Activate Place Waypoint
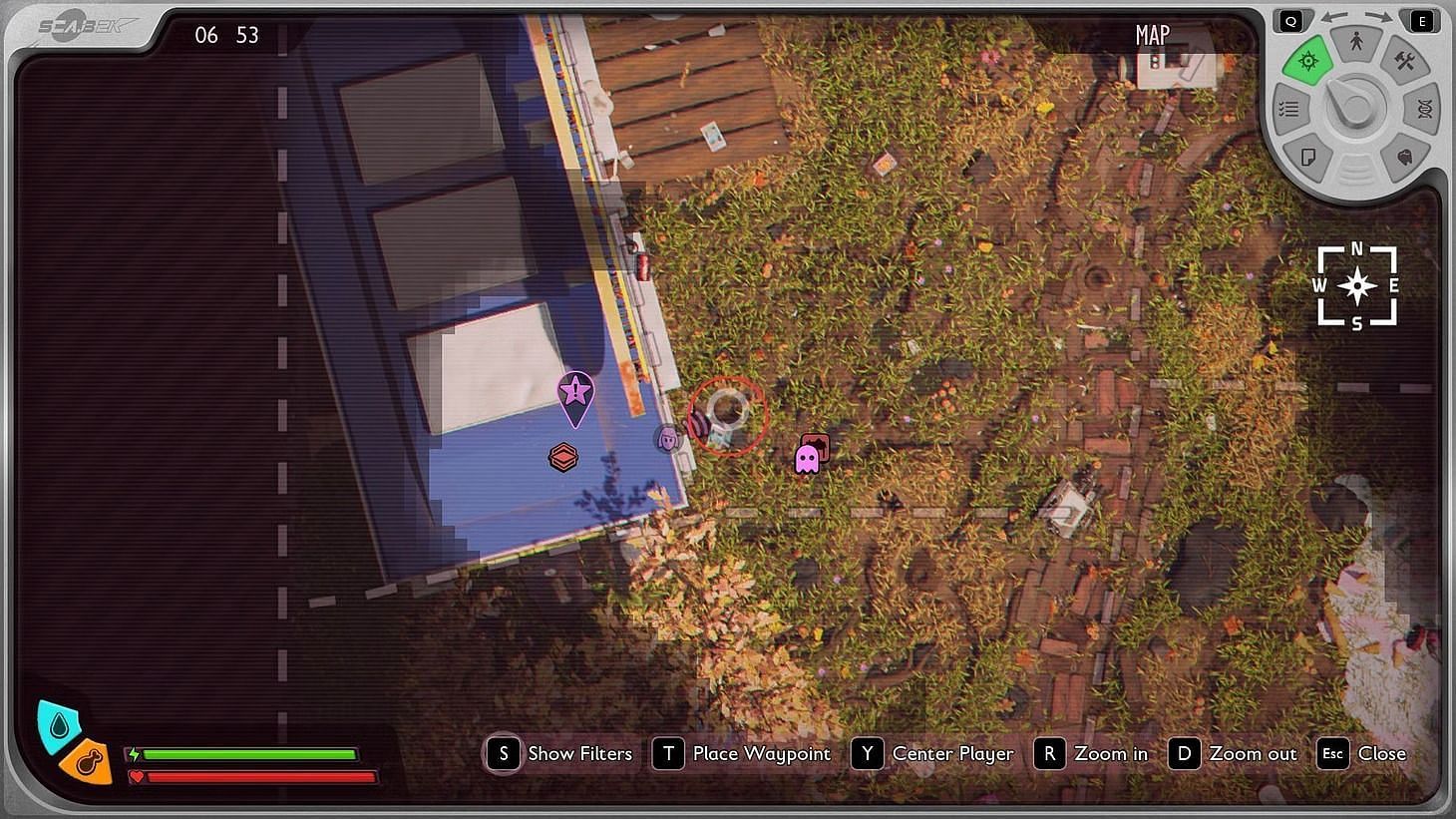 (x=761, y=754)
